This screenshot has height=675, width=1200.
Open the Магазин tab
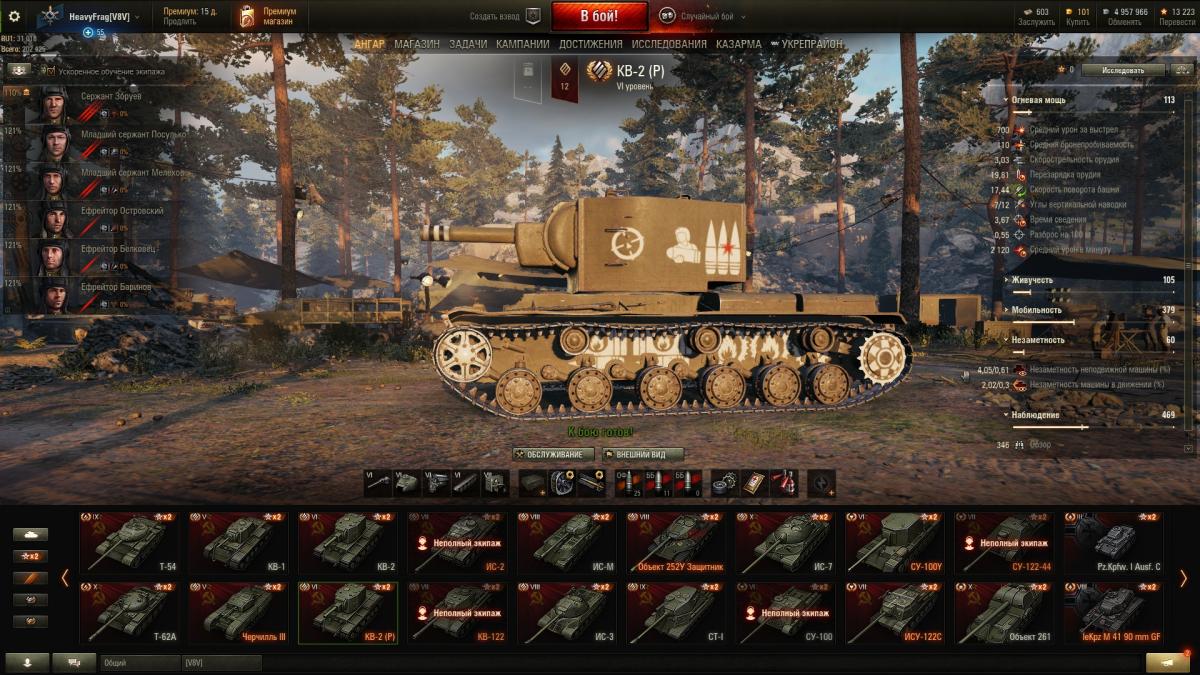416,44
